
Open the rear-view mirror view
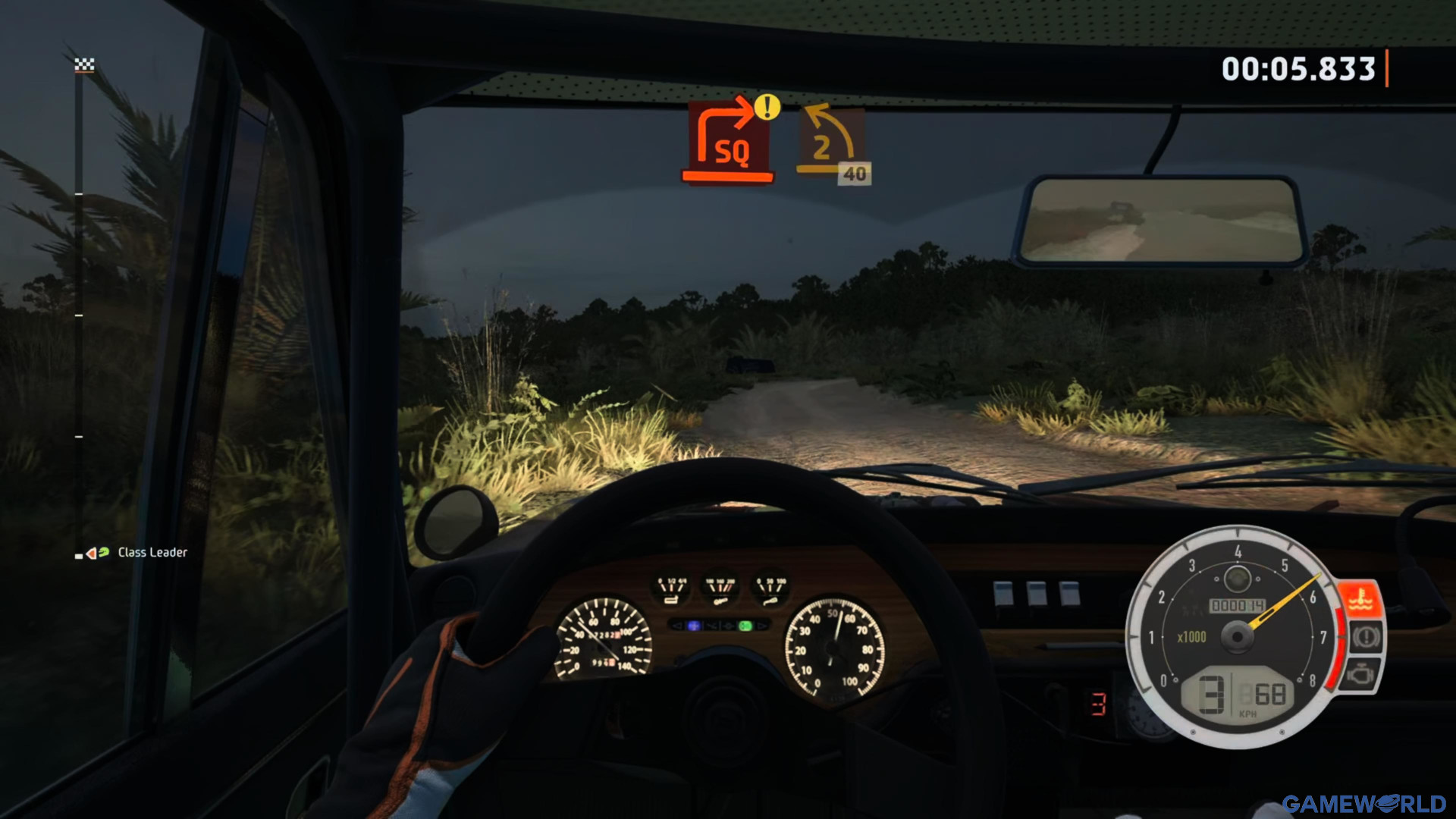(x=1166, y=221)
